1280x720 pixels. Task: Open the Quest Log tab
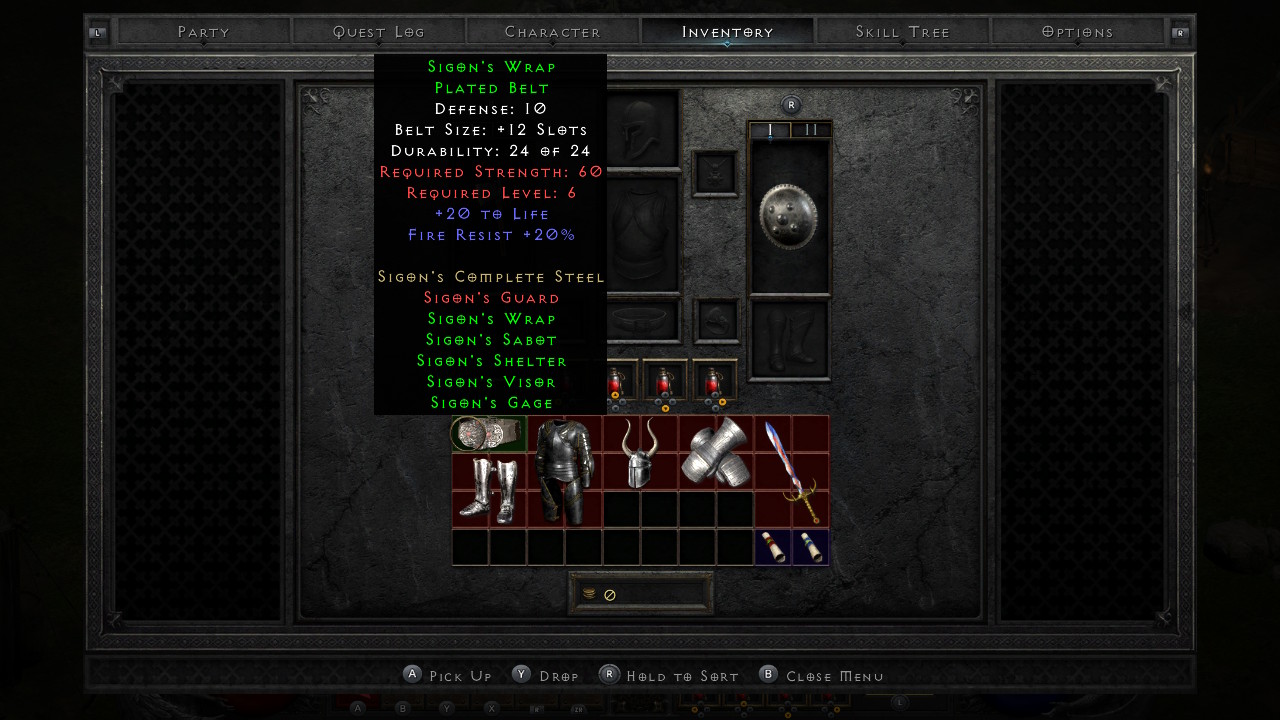click(x=379, y=32)
